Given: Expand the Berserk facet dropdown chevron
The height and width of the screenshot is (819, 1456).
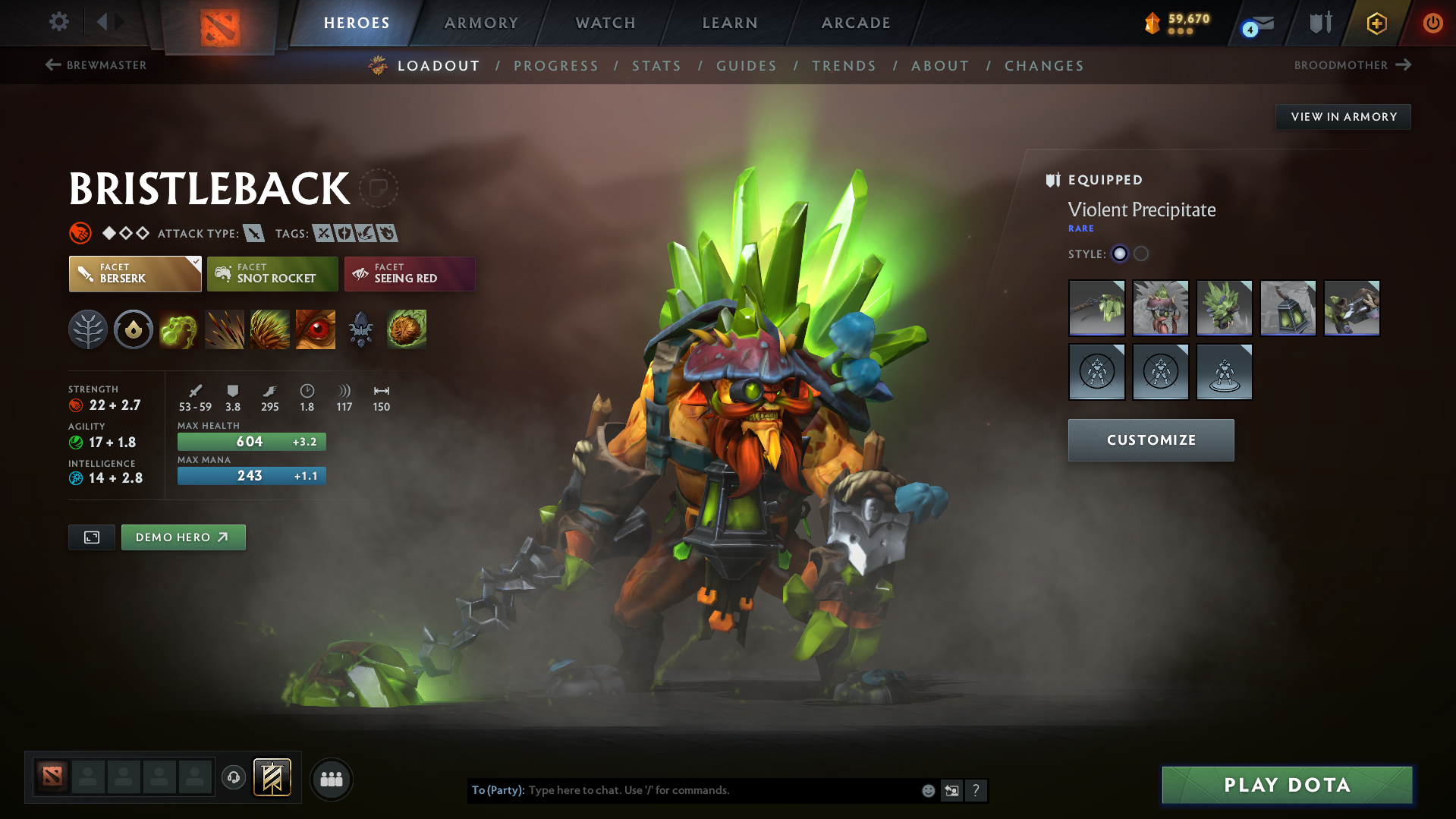Looking at the screenshot, I should [196, 261].
